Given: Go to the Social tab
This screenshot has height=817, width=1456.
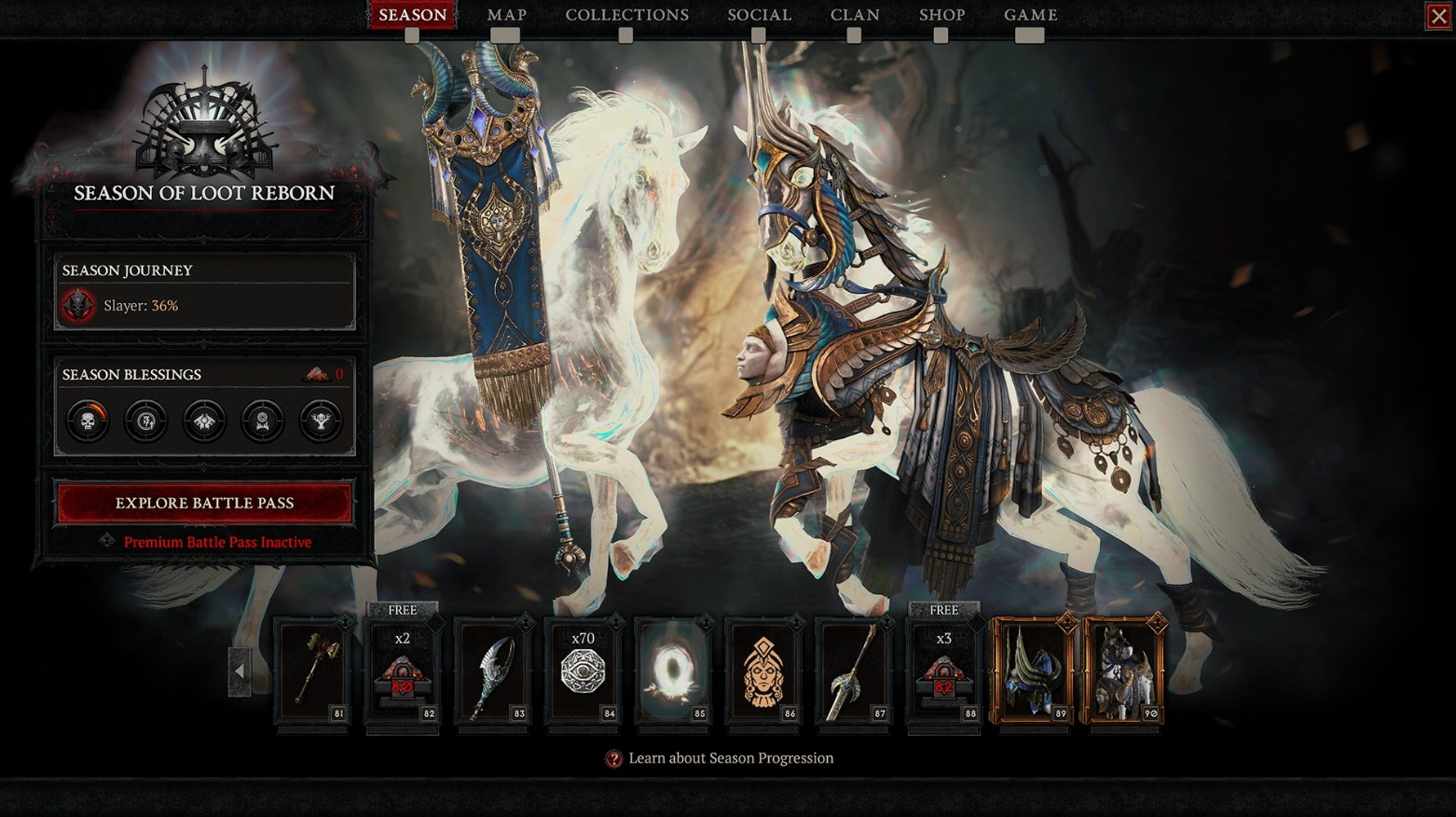Looking at the screenshot, I should click(759, 15).
